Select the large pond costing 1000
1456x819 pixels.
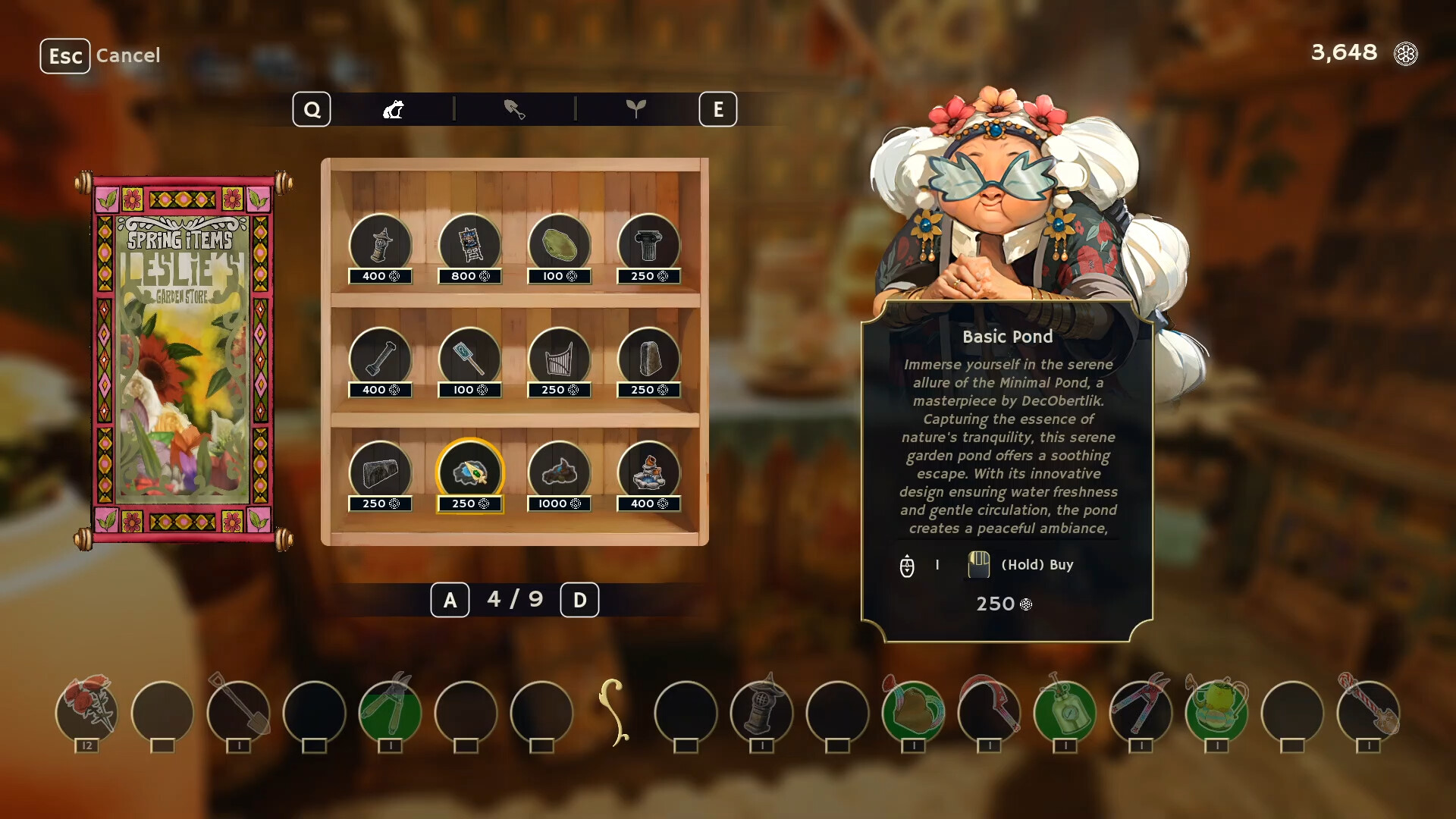(559, 472)
